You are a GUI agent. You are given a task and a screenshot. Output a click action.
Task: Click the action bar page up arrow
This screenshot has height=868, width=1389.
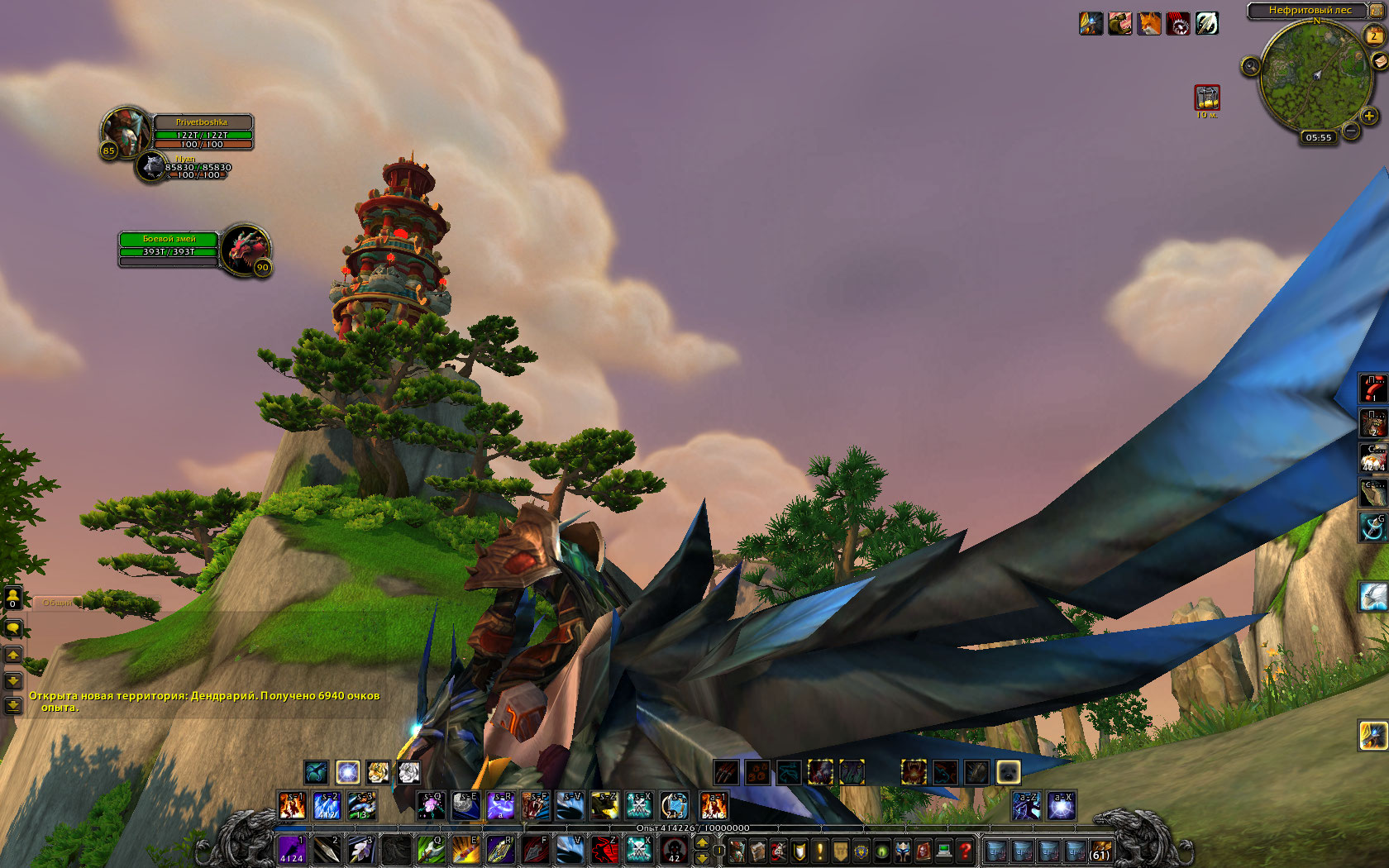[702, 842]
